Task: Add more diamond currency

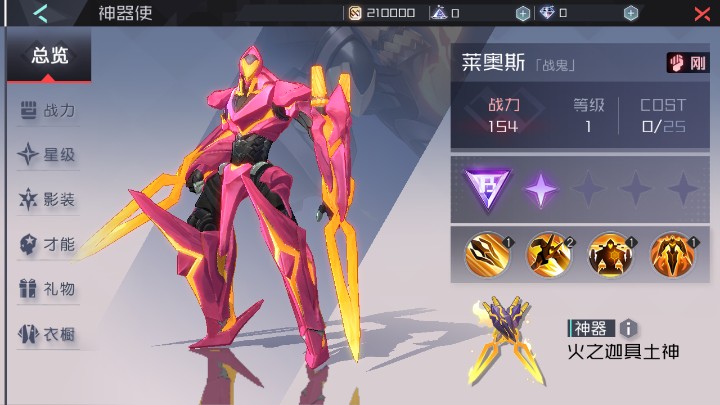Action: pos(631,13)
